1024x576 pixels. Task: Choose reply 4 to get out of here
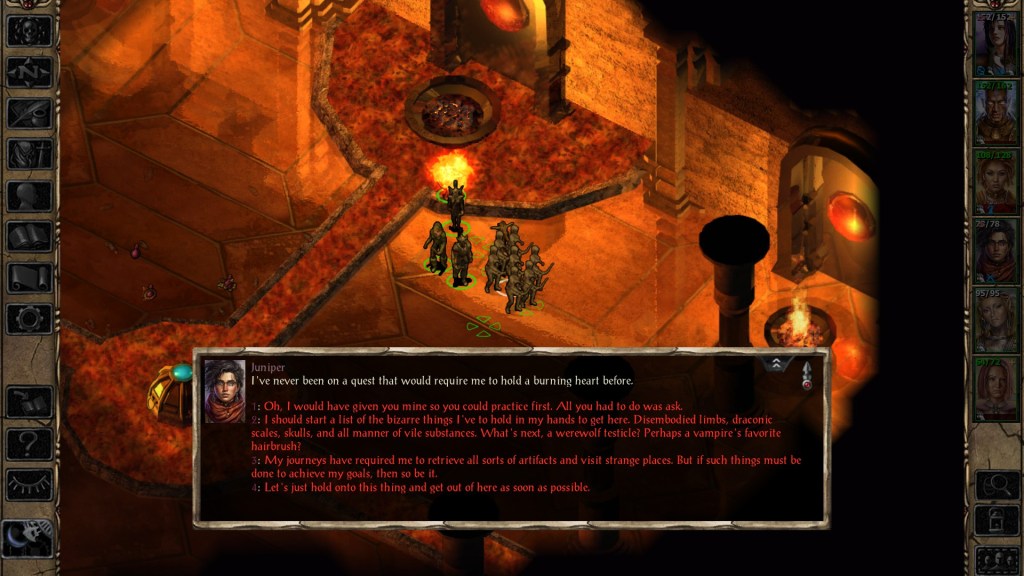tap(425, 487)
